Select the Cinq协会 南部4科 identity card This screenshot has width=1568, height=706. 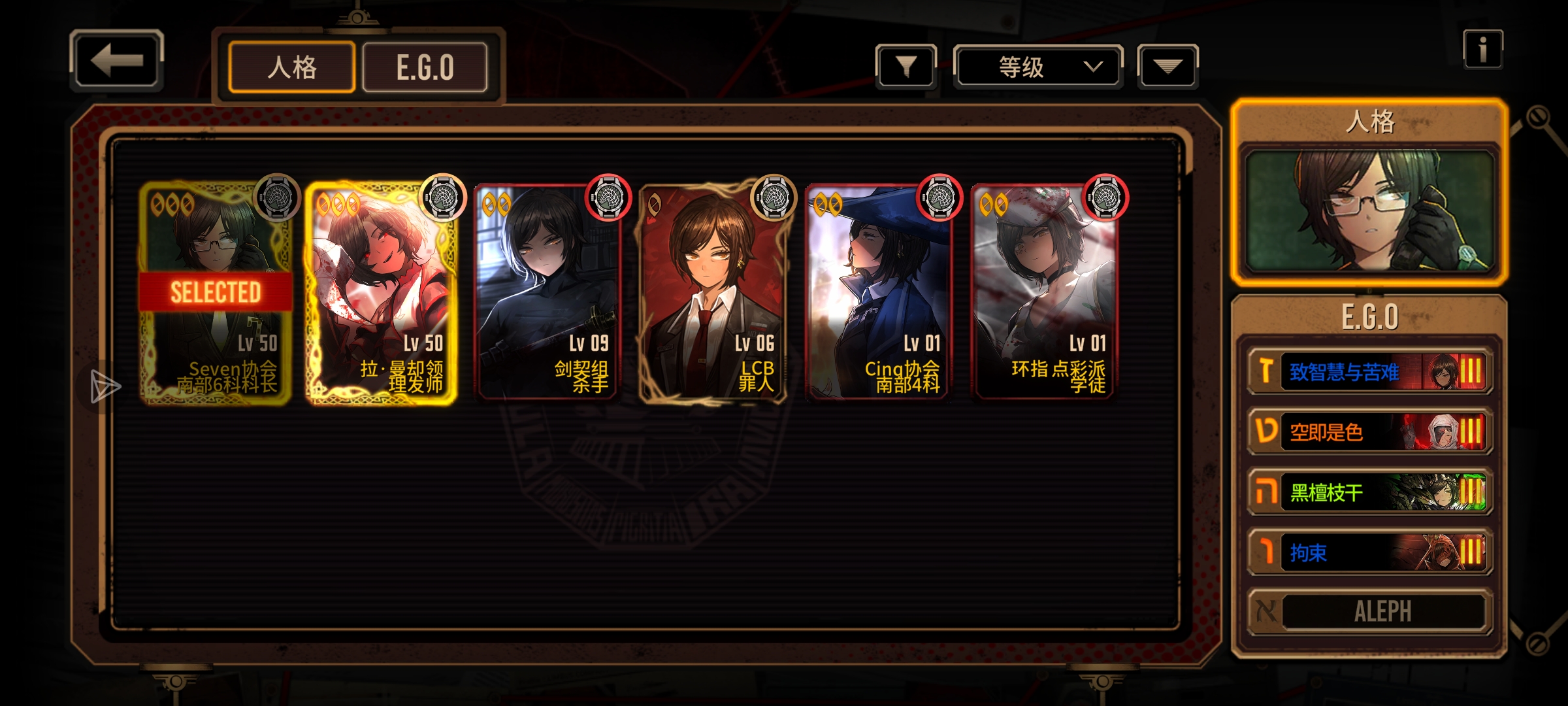point(879,294)
